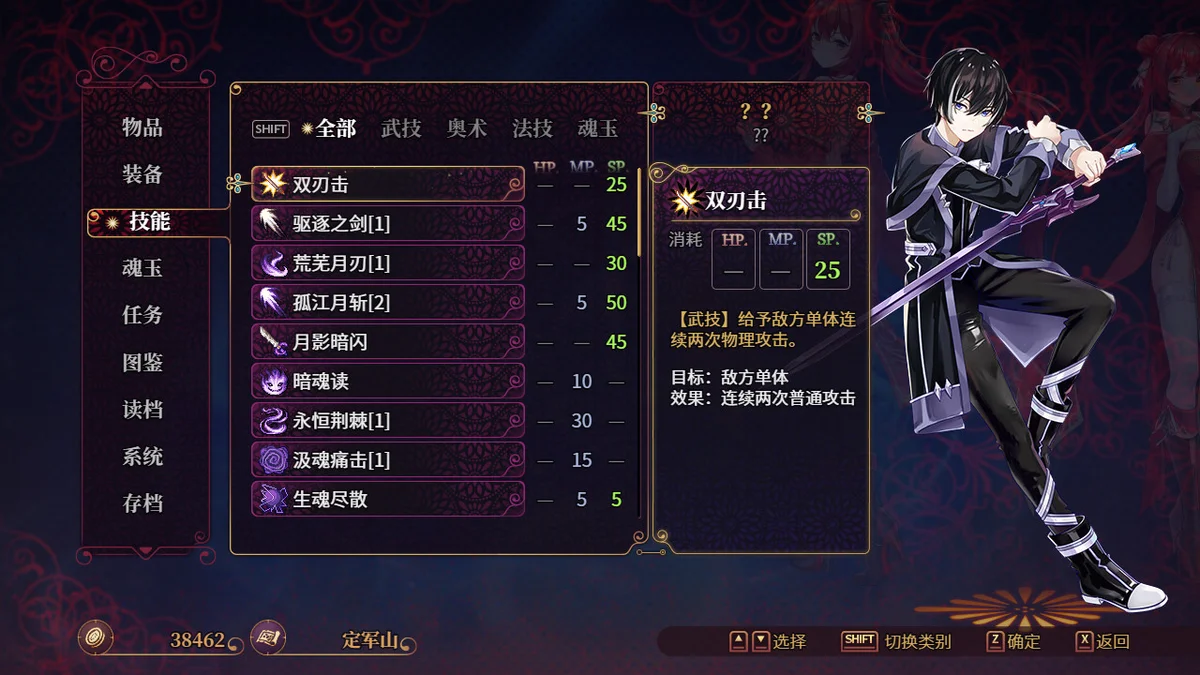This screenshot has width=1200, height=675.
Task: Pick the 月影暗闪 skill row
Action: coord(388,342)
